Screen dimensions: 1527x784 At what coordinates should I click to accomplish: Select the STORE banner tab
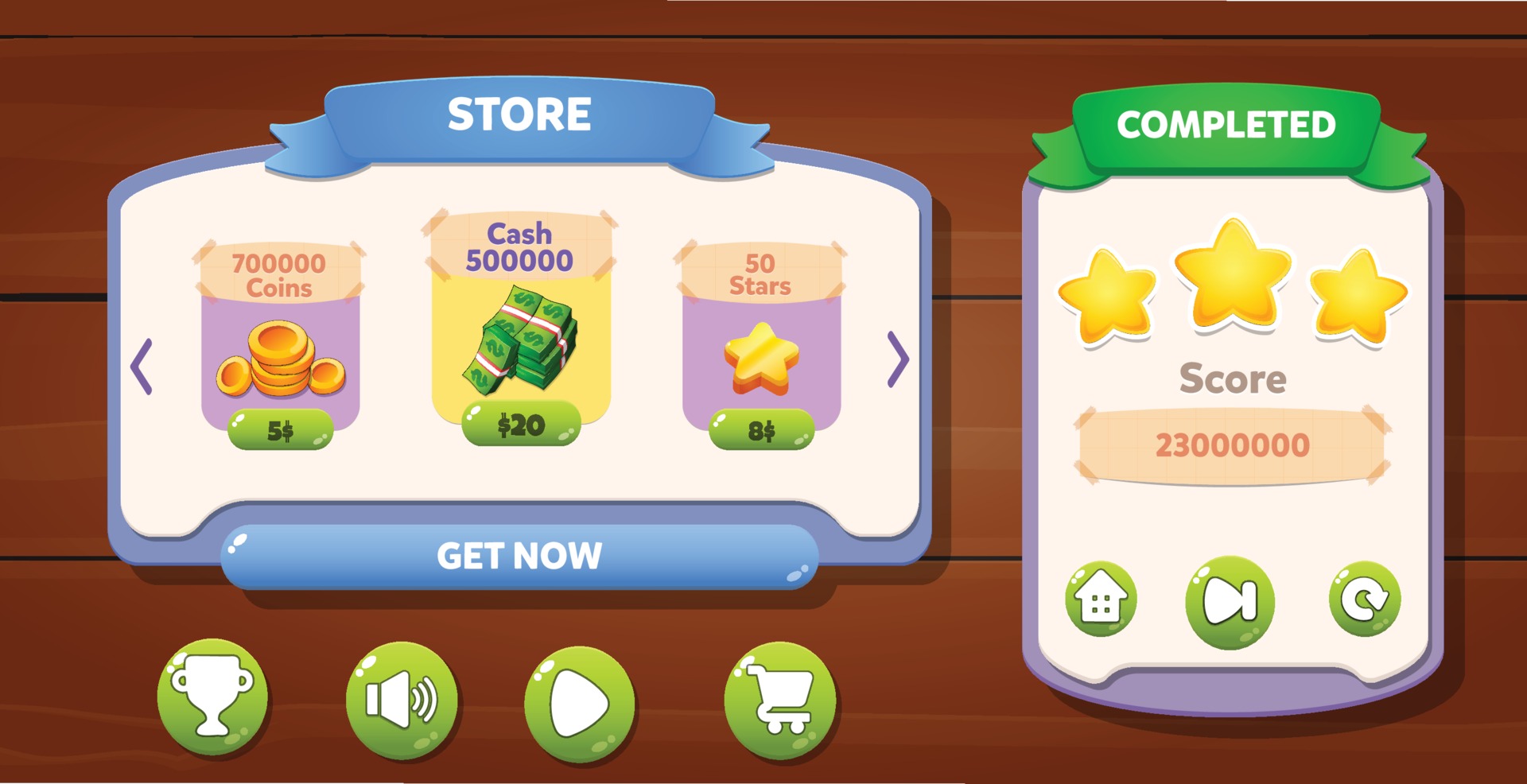(521, 114)
